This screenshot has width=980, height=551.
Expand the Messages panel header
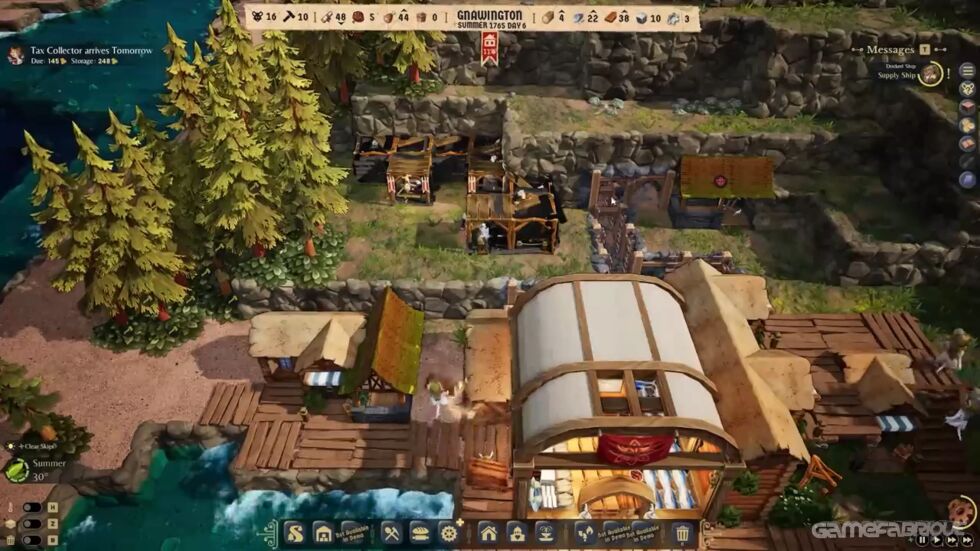[x=891, y=49]
